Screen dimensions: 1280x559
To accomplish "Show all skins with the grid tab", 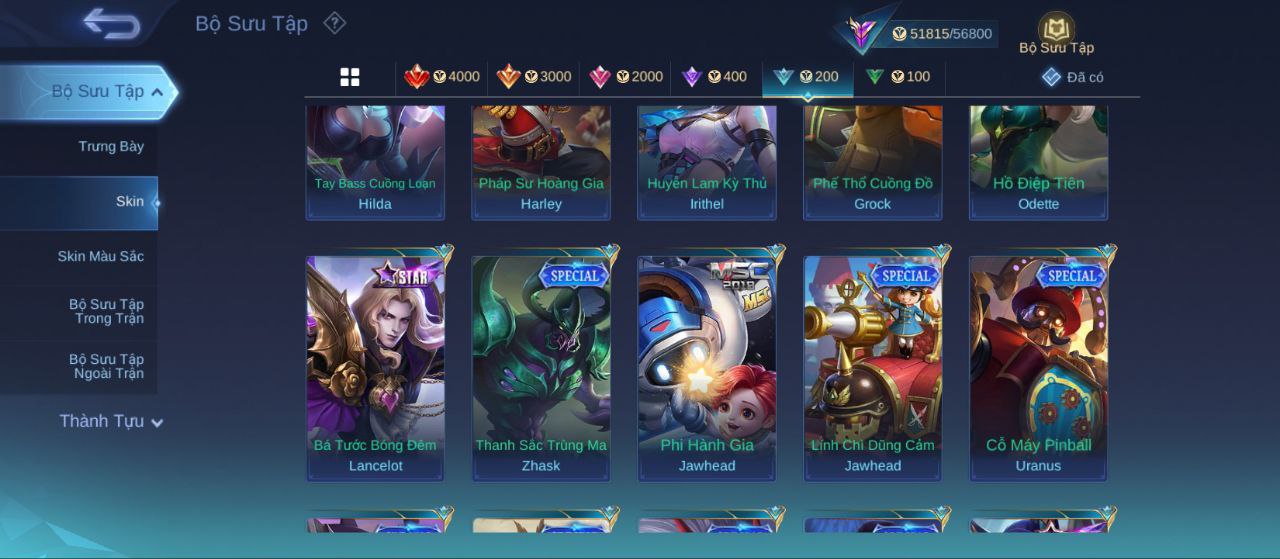I will click(x=350, y=77).
